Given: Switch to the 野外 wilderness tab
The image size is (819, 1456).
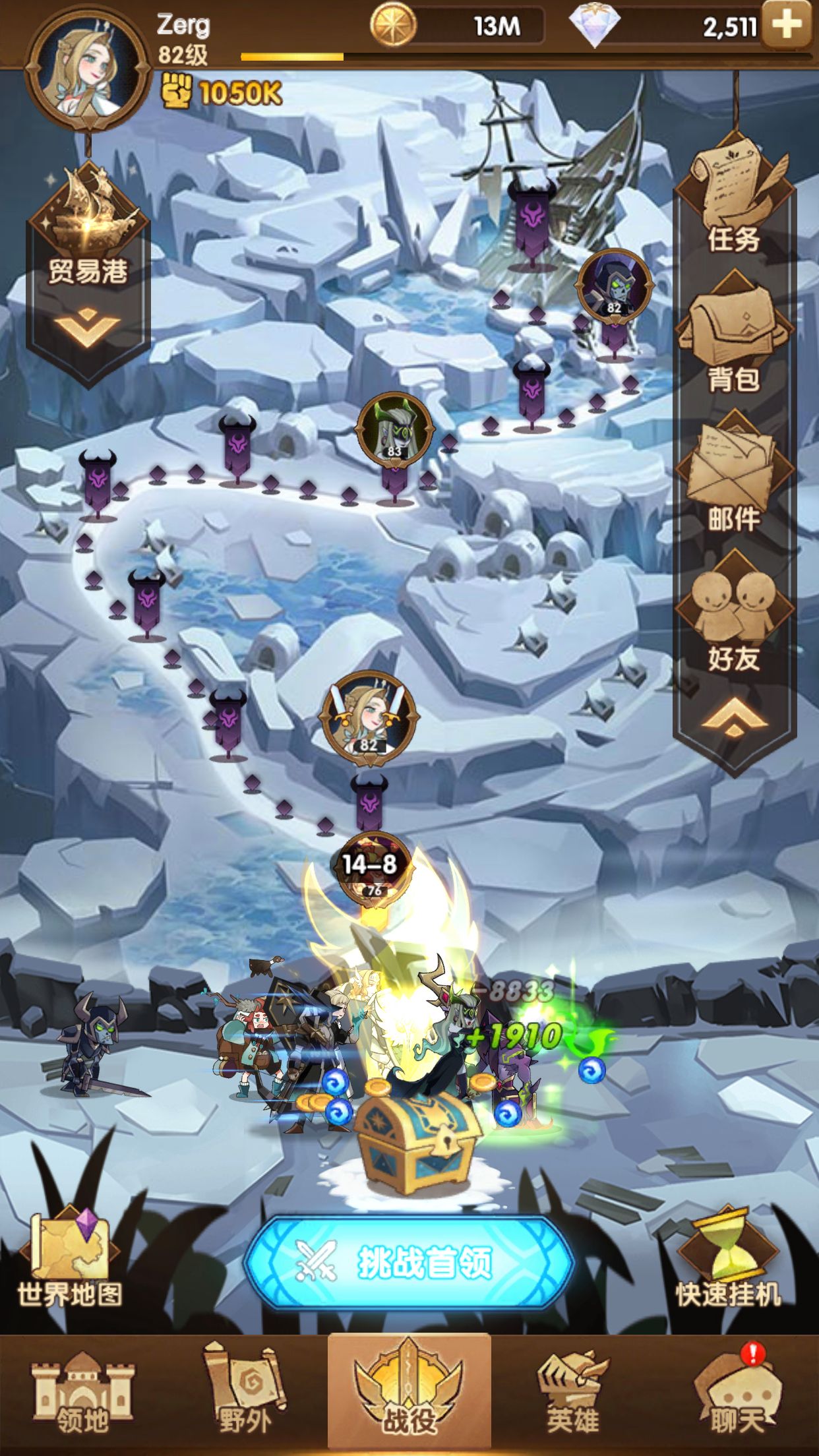Looking at the screenshot, I should [245, 1395].
